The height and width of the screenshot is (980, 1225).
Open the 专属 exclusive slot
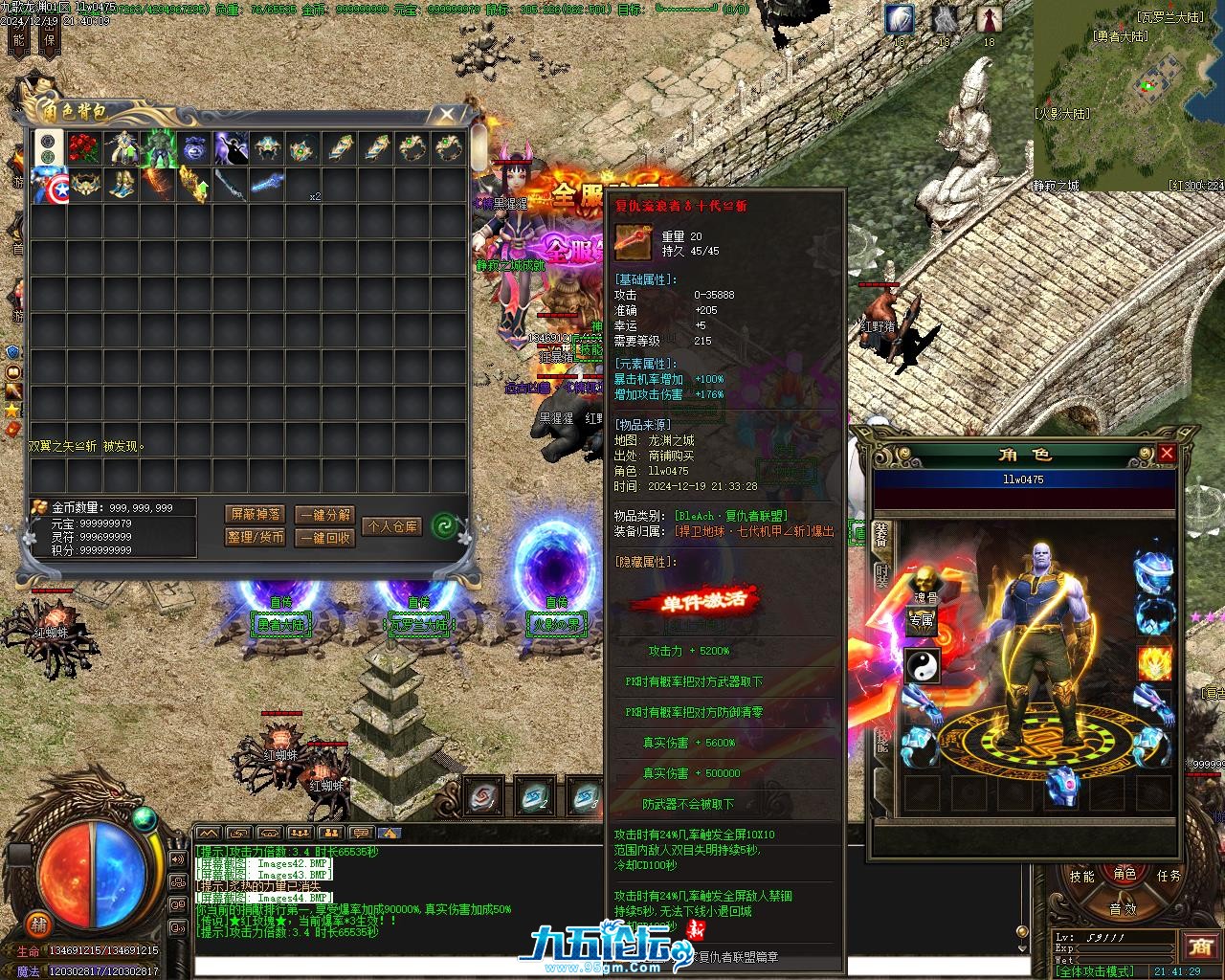coord(921,621)
